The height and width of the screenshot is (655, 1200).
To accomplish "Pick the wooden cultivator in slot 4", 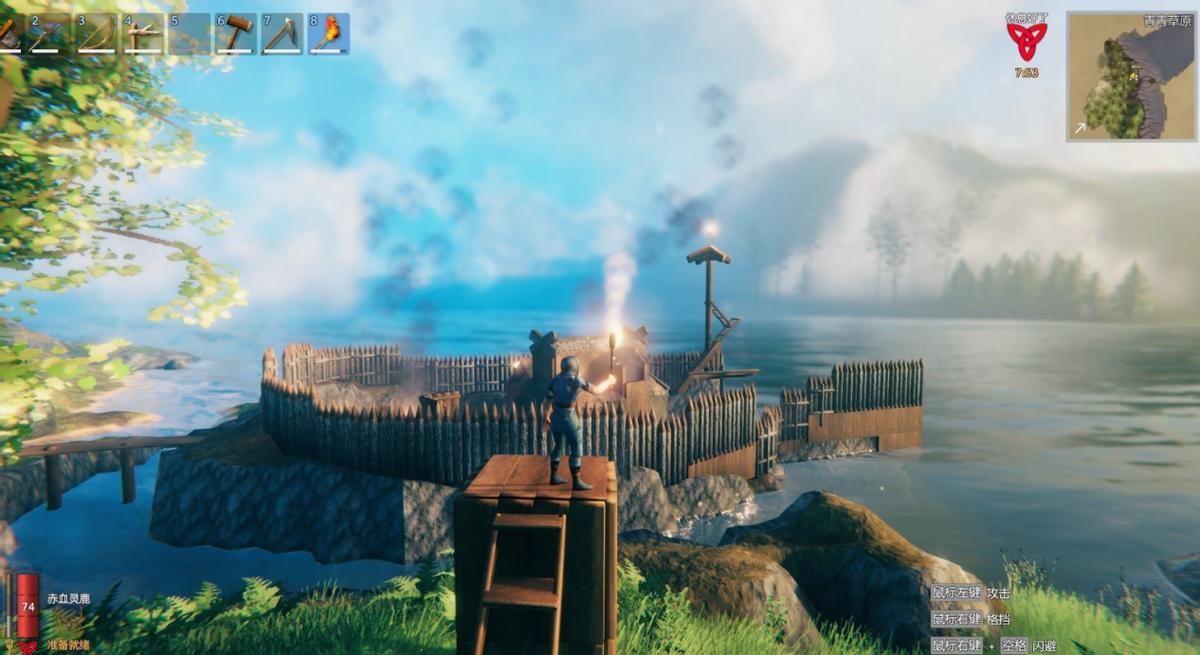I will point(143,33).
